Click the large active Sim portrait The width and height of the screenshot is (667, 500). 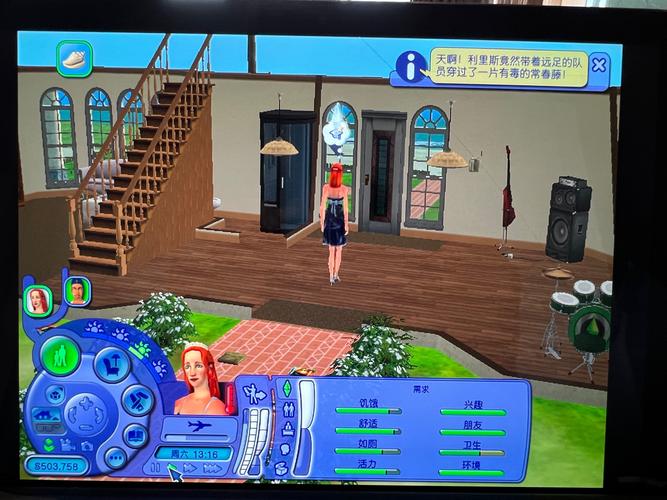coord(200,380)
